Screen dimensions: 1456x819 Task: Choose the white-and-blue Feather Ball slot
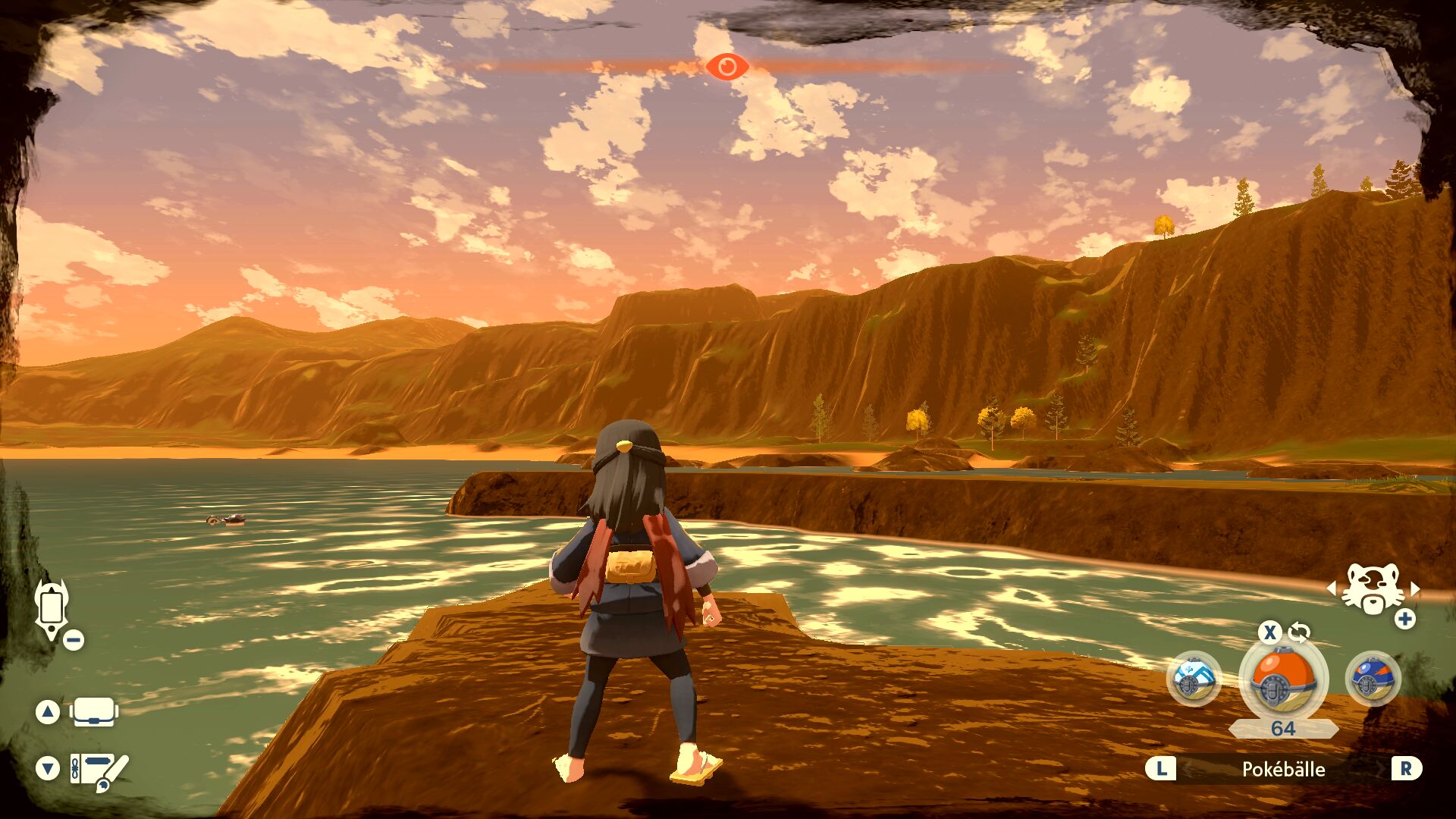[x=1194, y=679]
